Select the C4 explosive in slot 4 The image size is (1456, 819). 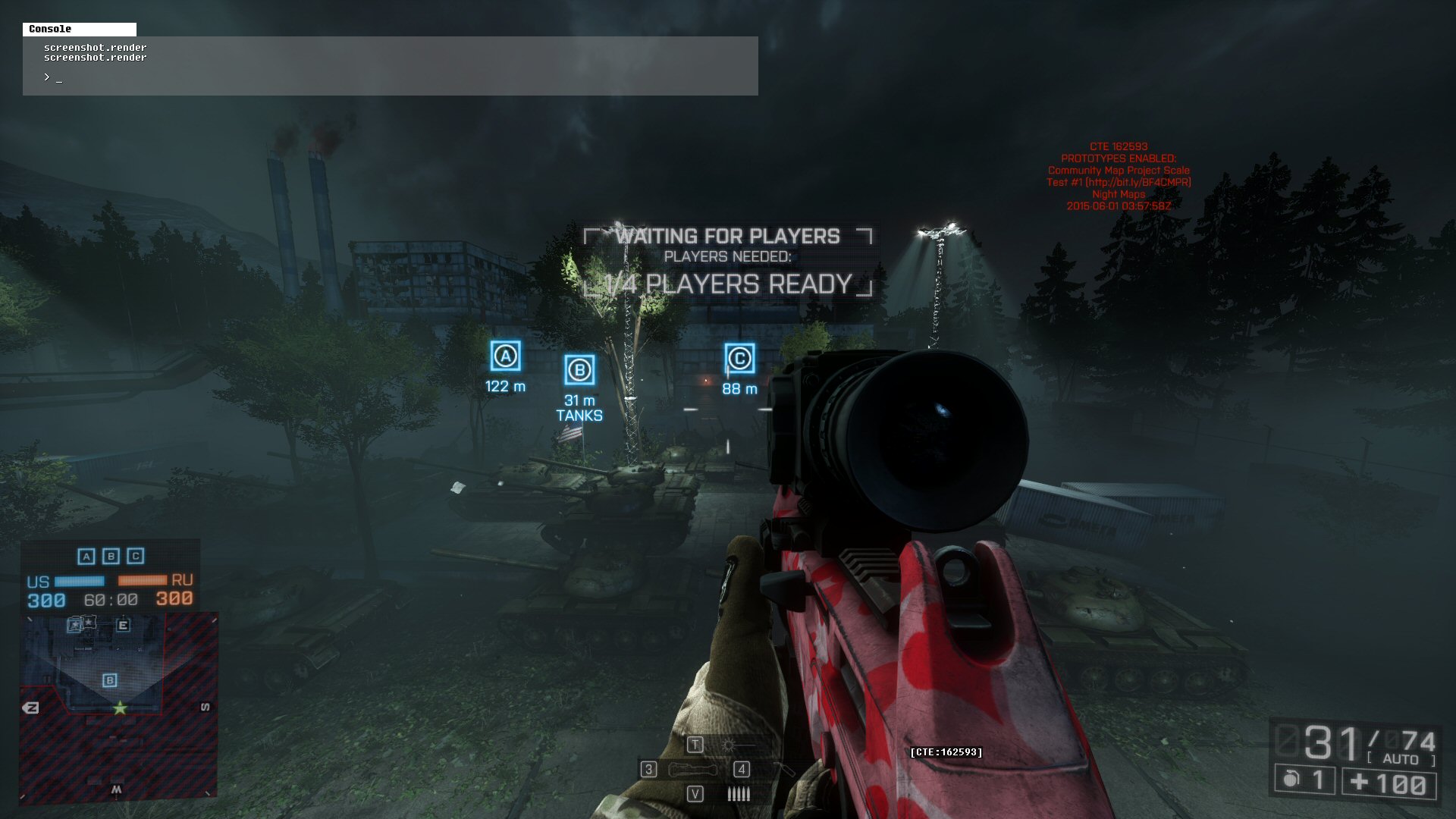741,768
